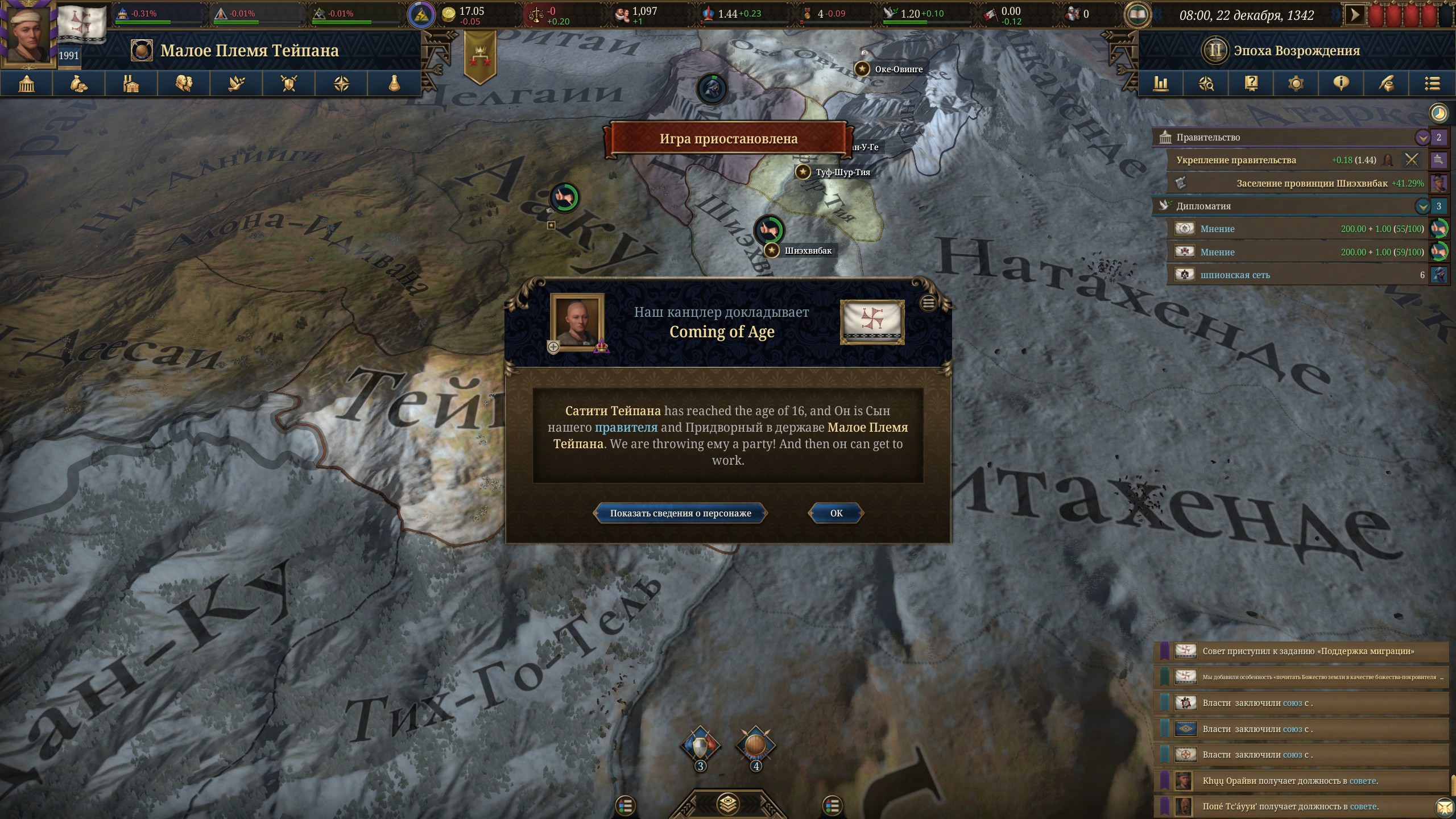Open the military panel with the crossed swords icon
This screenshot has width=1456, height=819.
(x=289, y=84)
